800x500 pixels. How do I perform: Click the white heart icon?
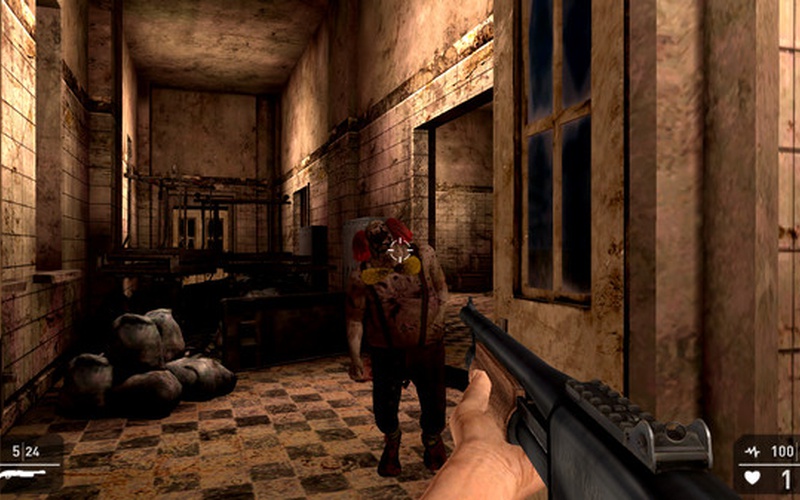(752, 478)
